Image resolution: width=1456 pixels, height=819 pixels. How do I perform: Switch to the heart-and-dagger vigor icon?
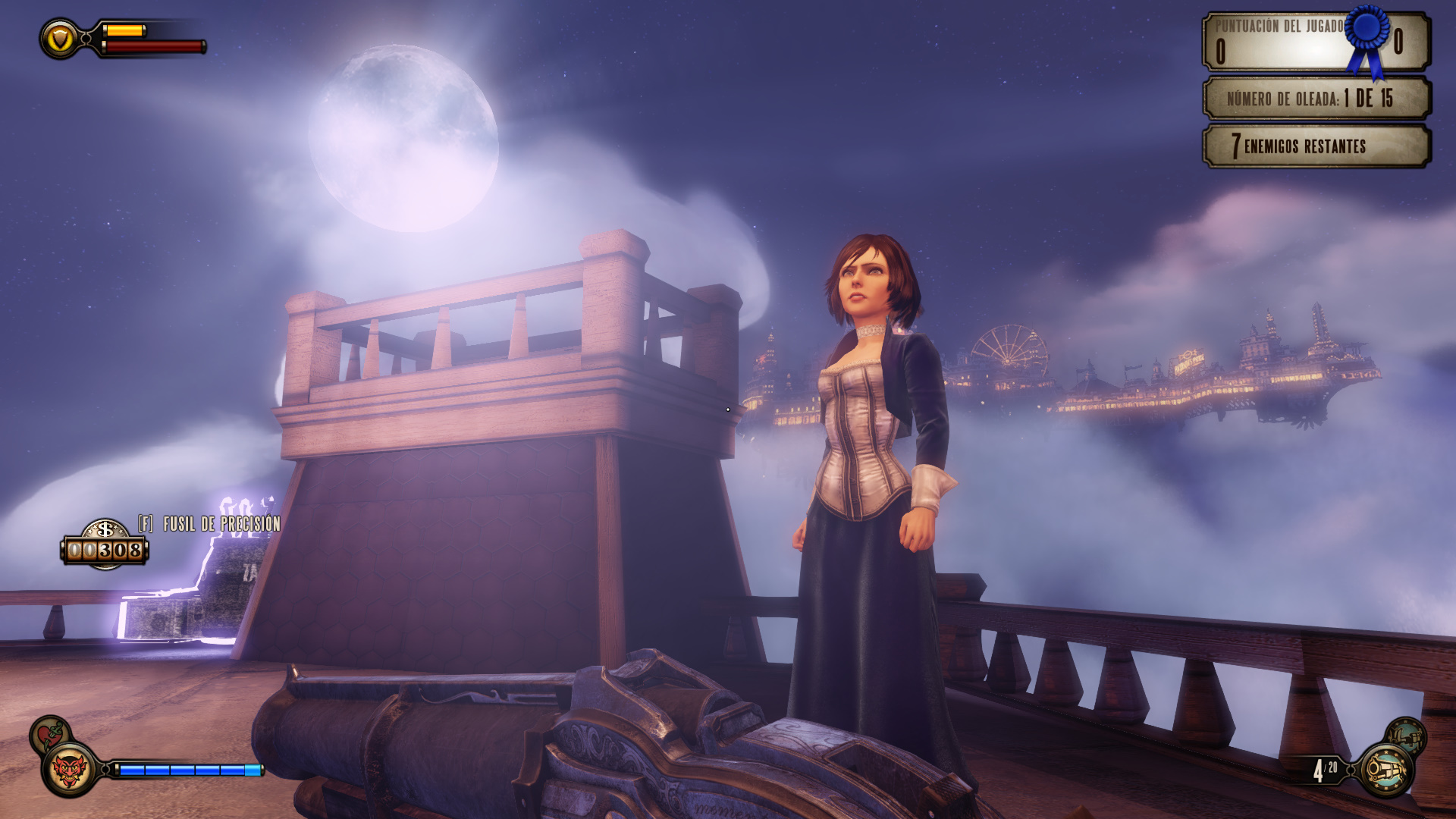[49, 733]
